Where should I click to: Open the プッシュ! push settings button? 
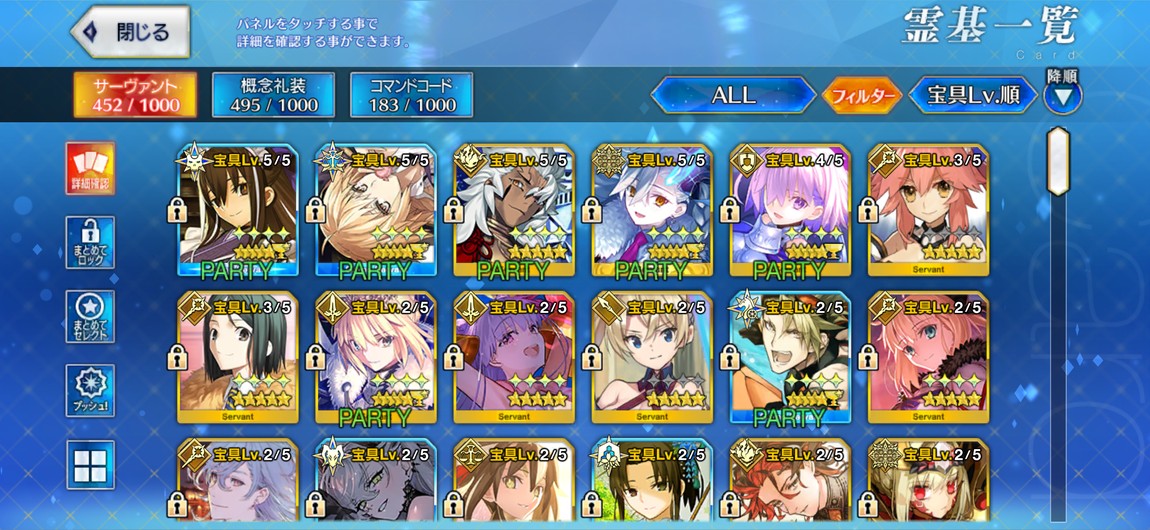(90, 390)
